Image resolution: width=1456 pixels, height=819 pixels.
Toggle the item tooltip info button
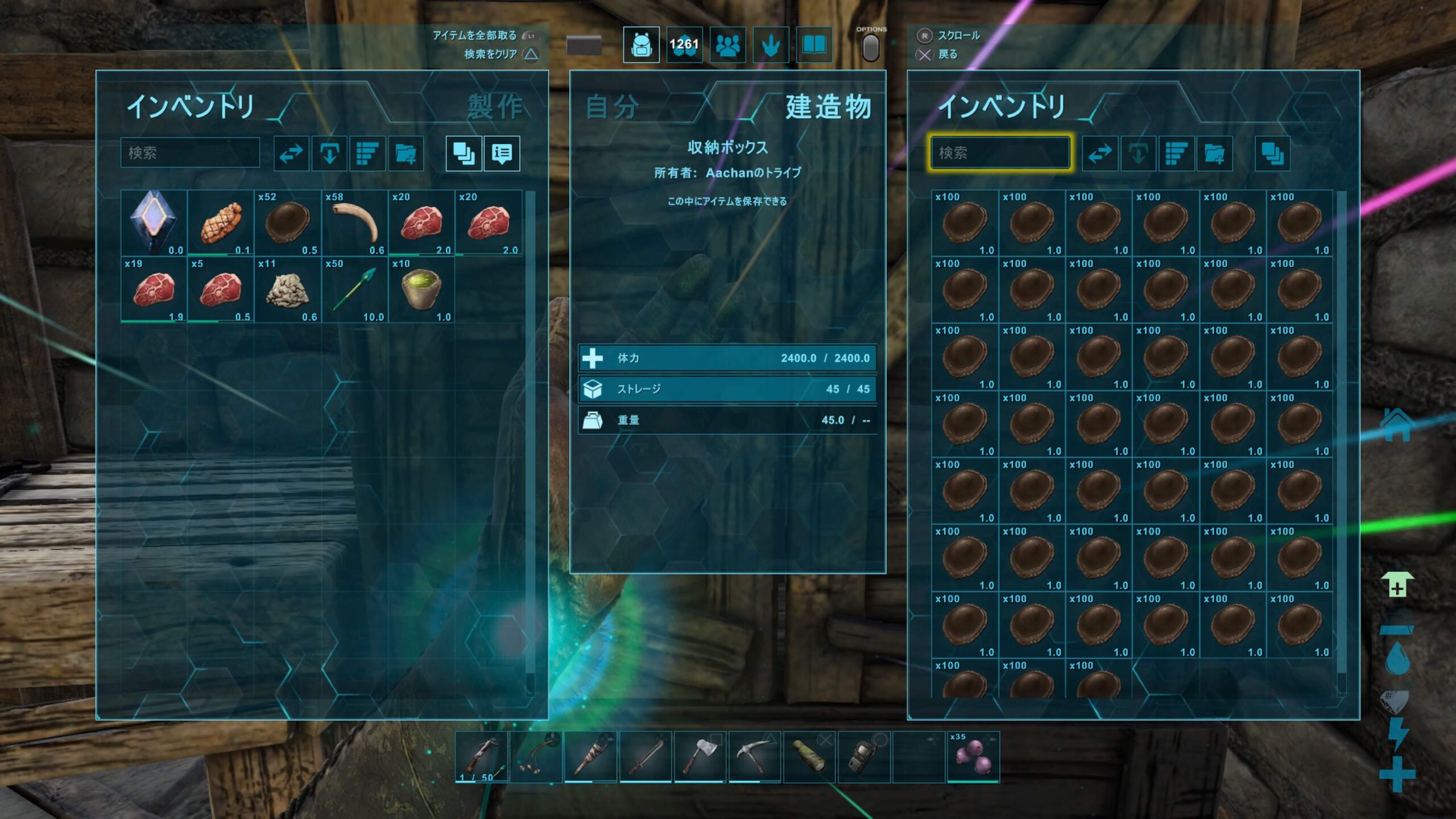tap(502, 153)
